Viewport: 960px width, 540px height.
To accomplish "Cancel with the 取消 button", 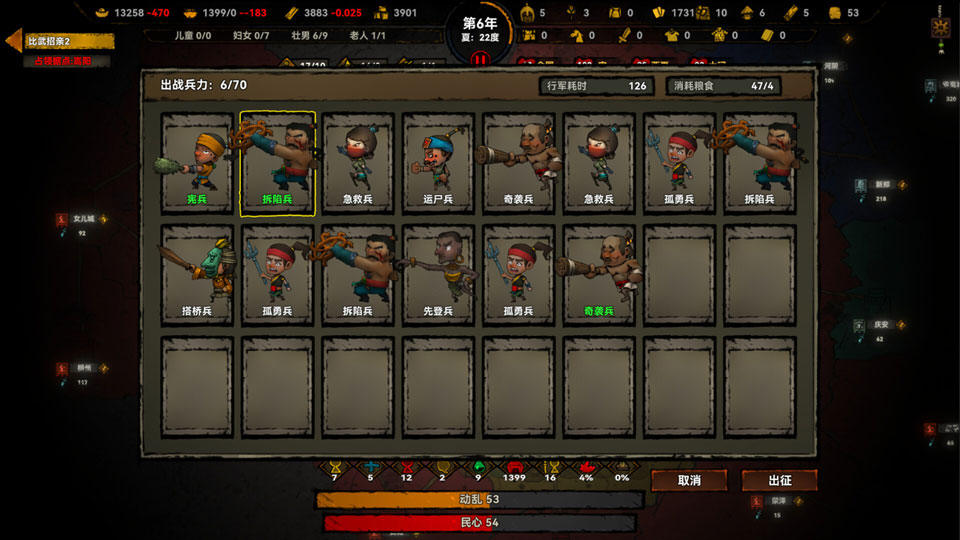I will tap(689, 480).
